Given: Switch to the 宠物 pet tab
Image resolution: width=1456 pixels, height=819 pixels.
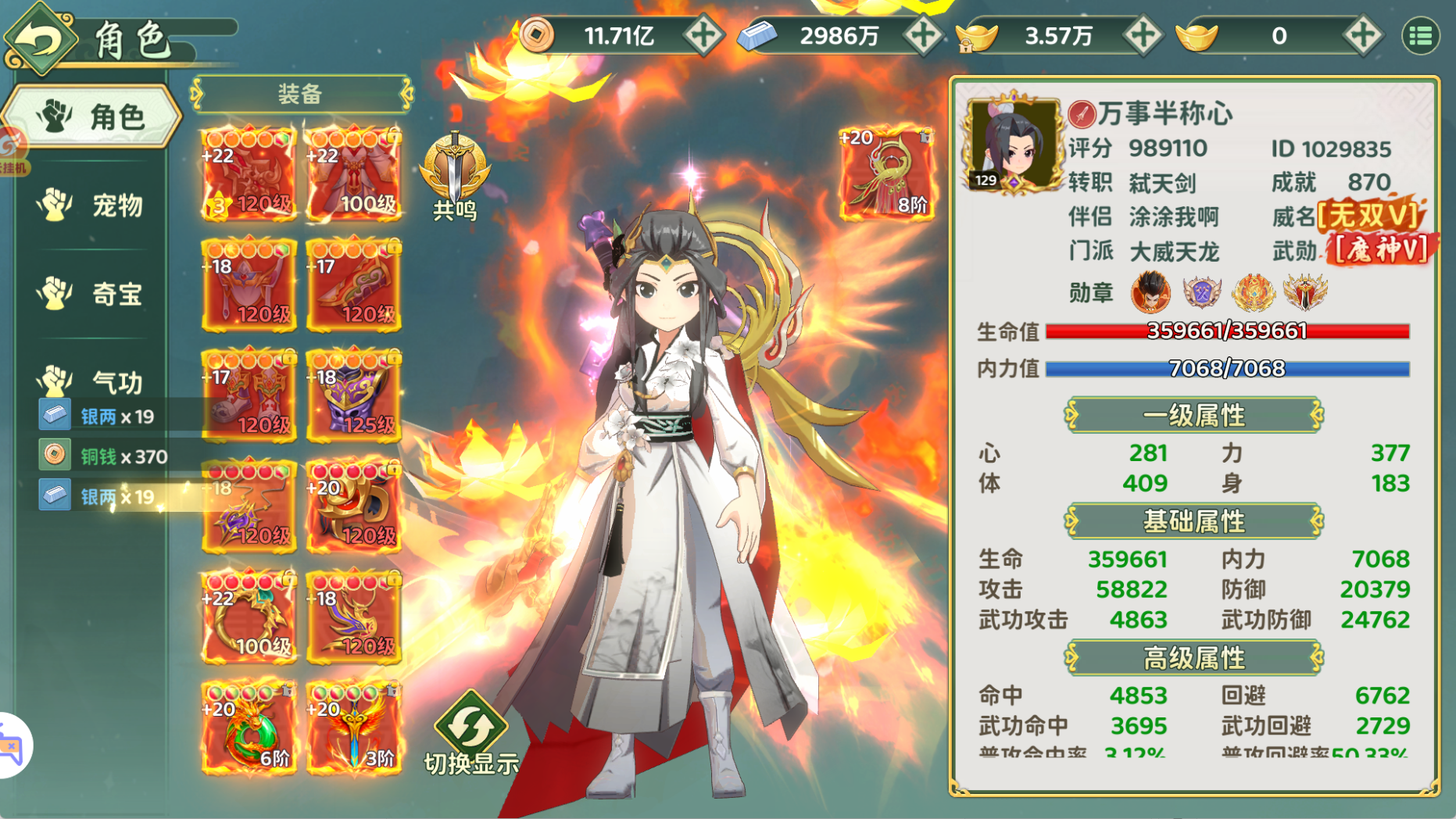Looking at the screenshot, I should pyautogui.click(x=92, y=206).
